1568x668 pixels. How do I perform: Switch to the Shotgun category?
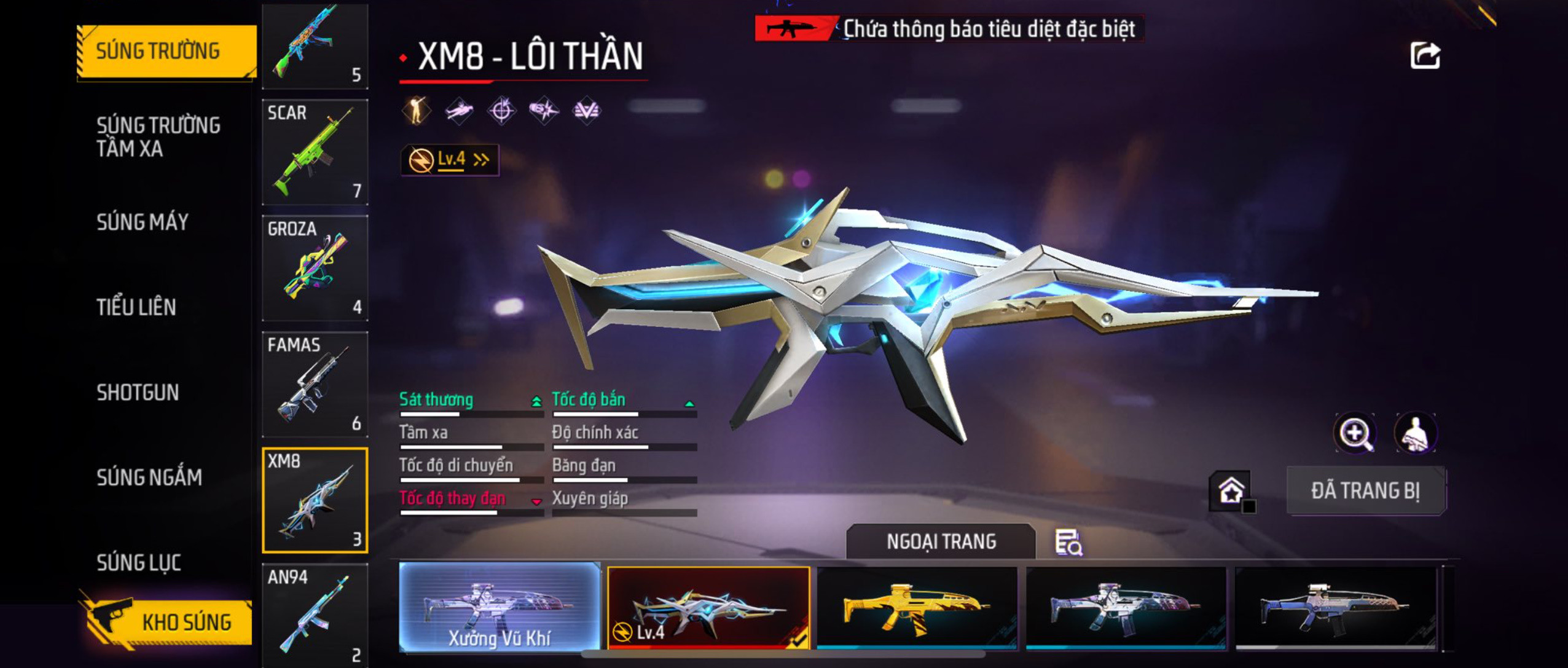point(138,392)
